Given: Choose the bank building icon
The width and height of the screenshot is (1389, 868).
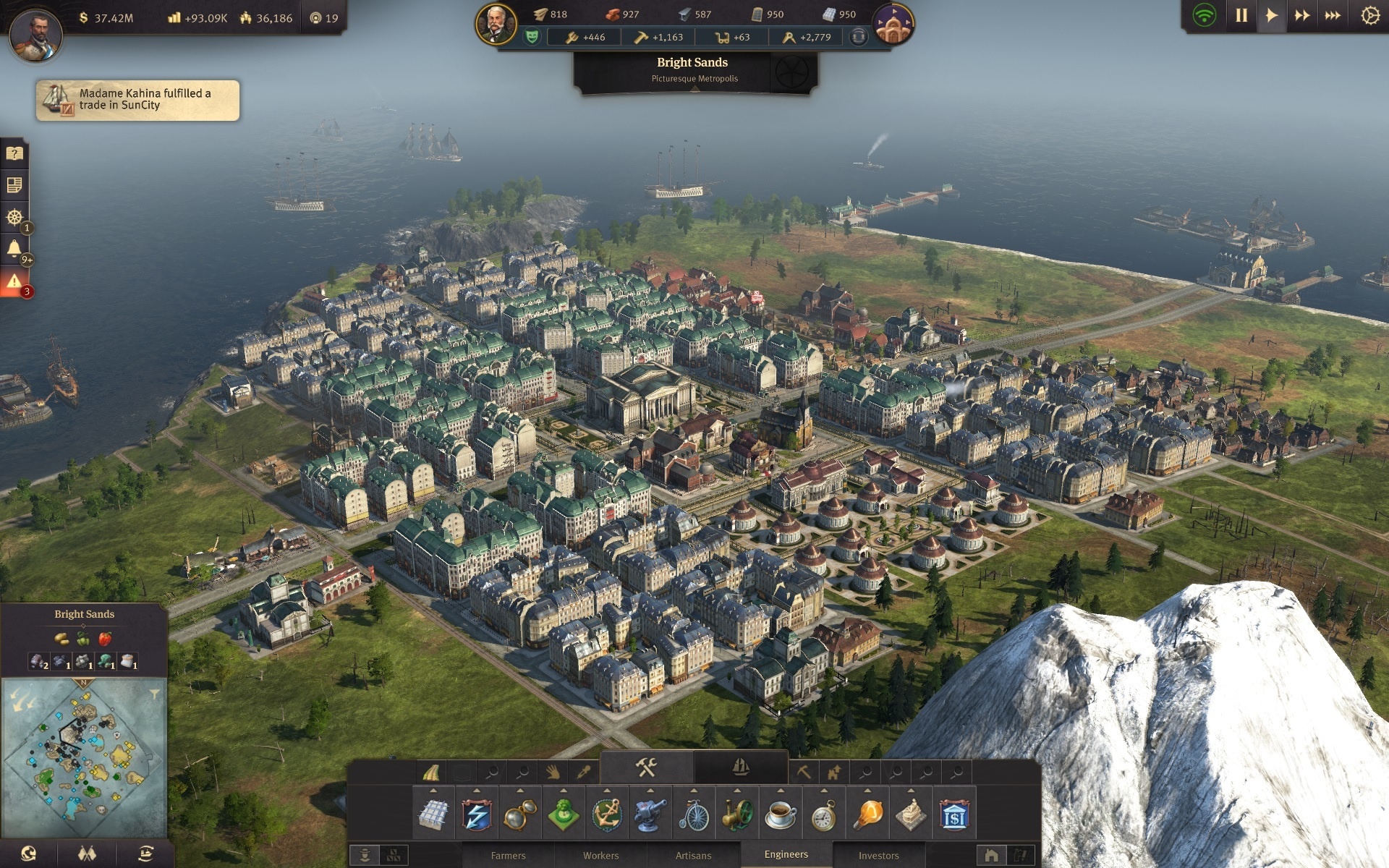Looking at the screenshot, I should pos(954,815).
